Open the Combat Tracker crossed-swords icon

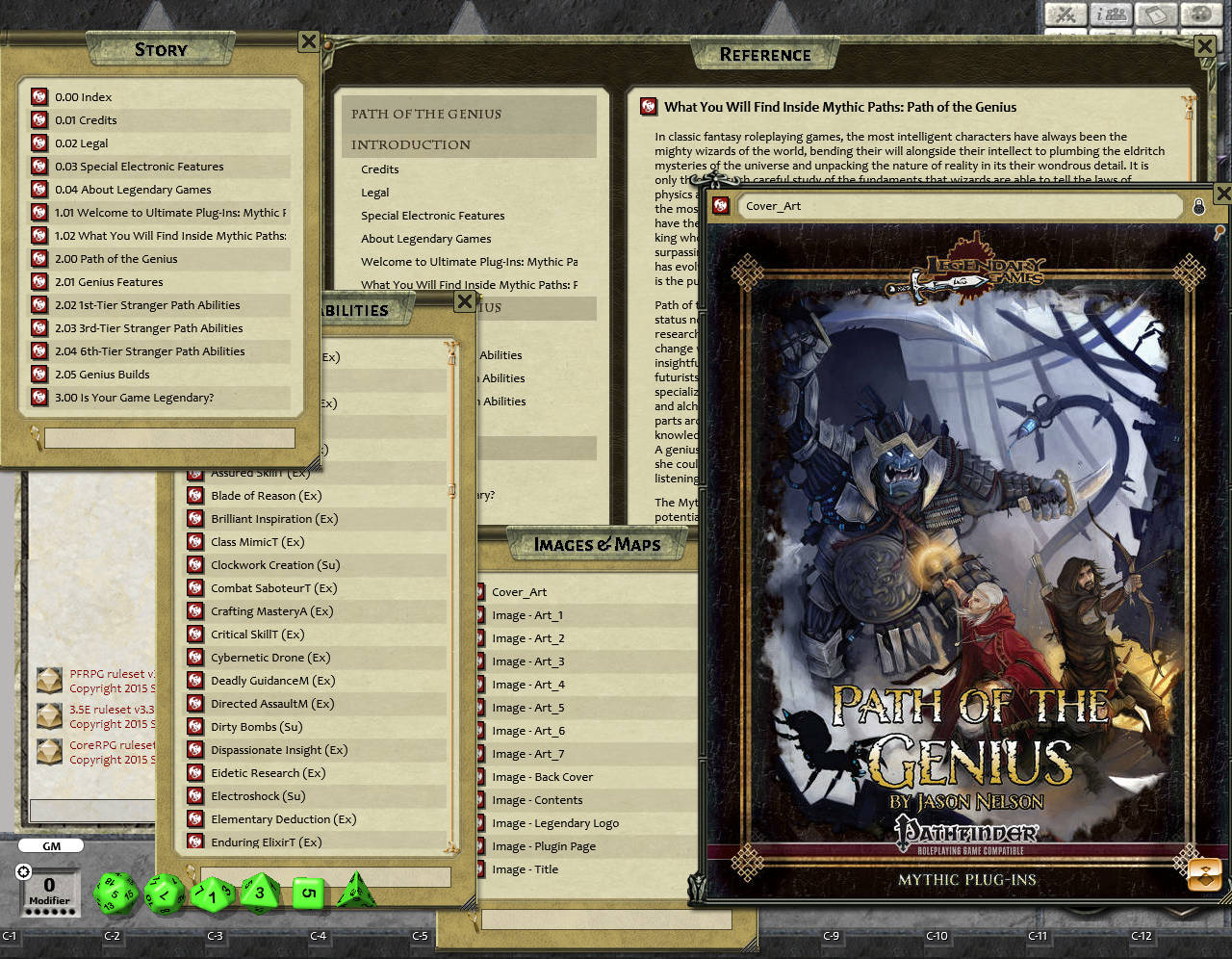(1065, 15)
